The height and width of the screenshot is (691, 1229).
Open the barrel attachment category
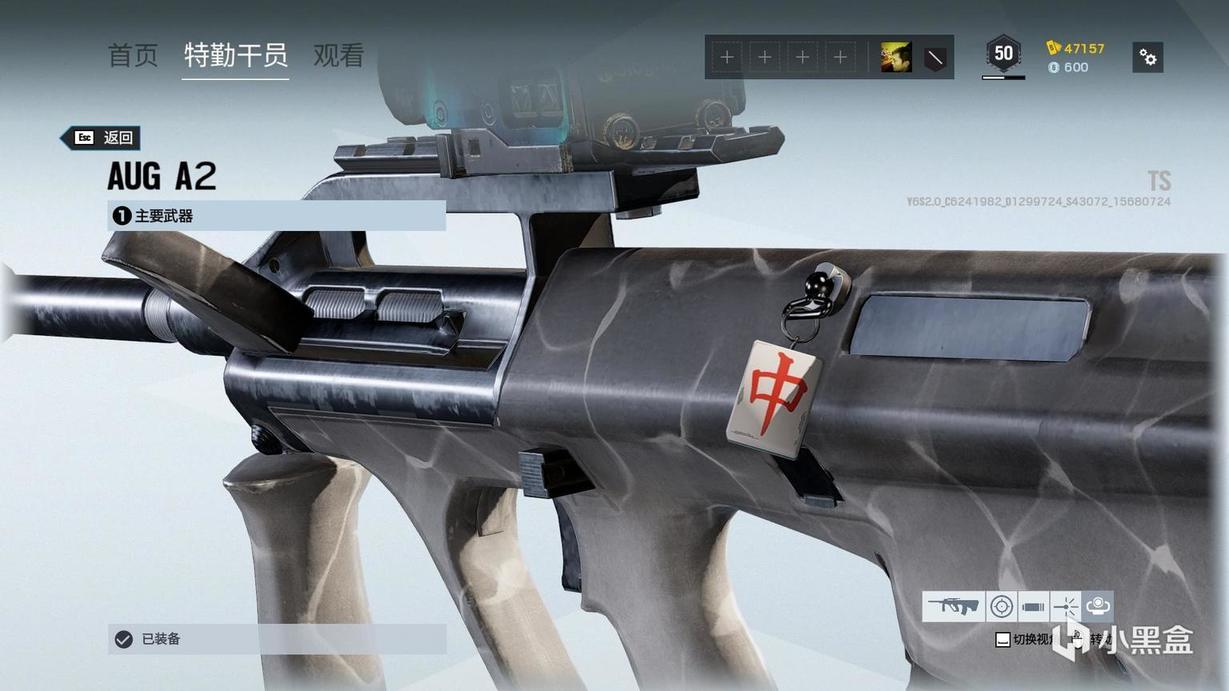tap(1034, 606)
